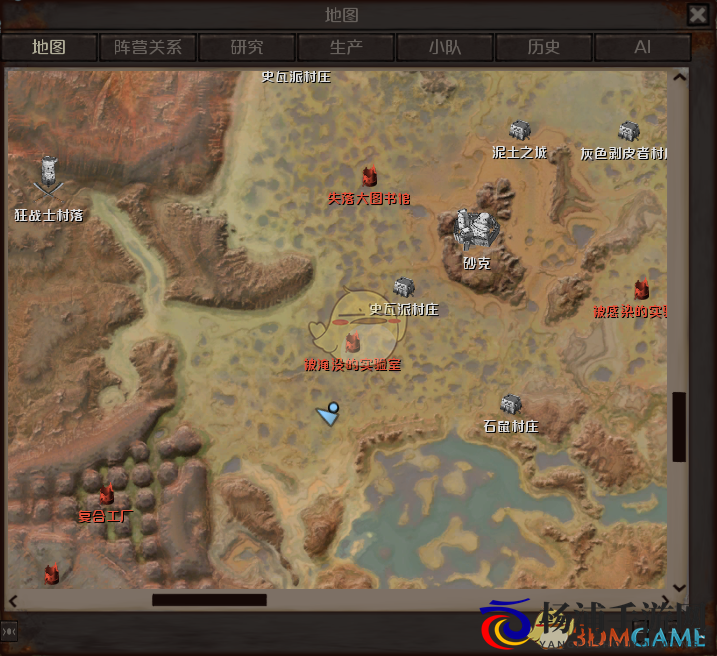Click the map's vertical scrollbar up arrow
This screenshot has width=717, height=656.
click(x=680, y=76)
